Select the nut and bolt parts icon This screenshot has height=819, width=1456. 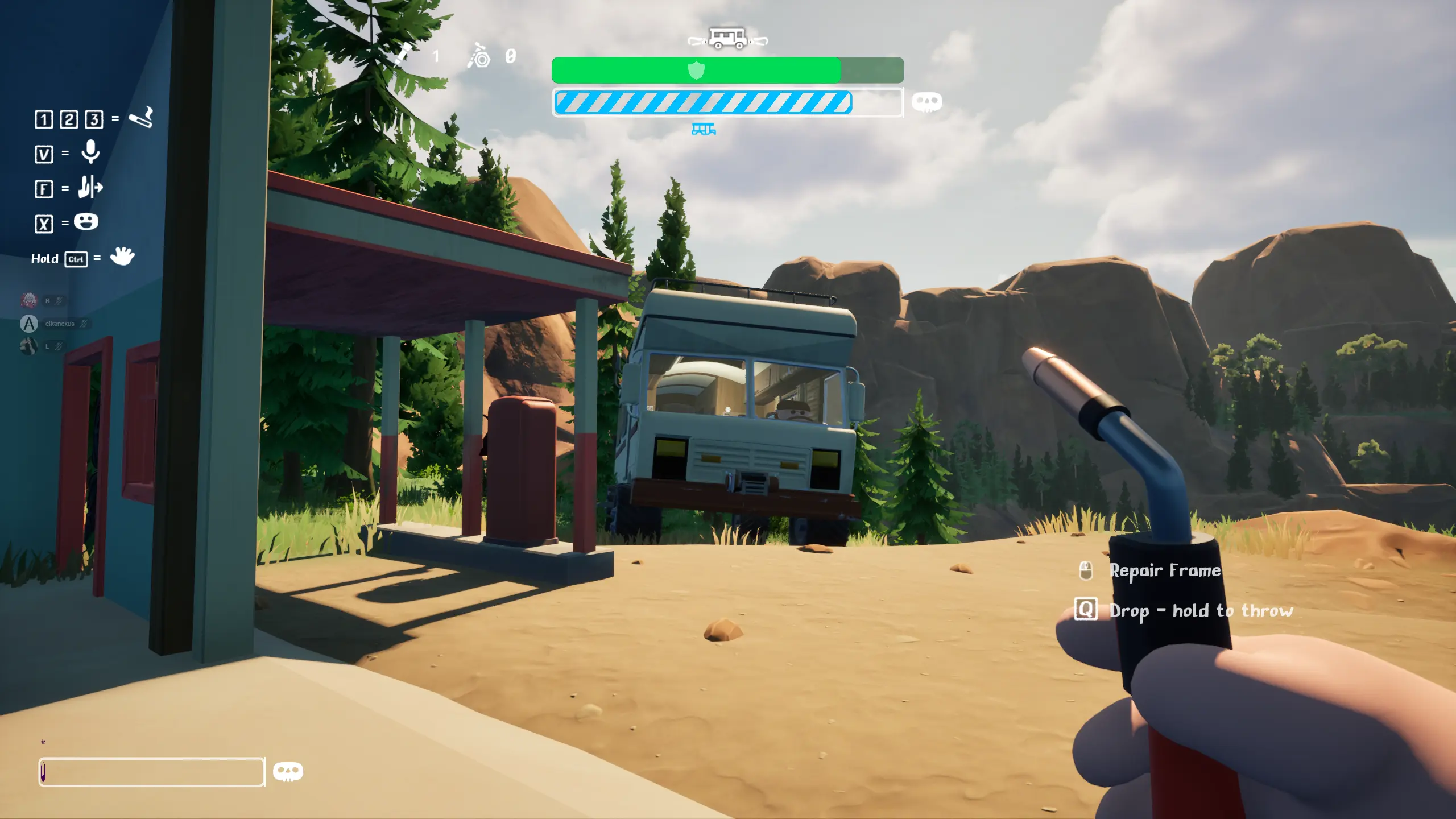pos(479,56)
